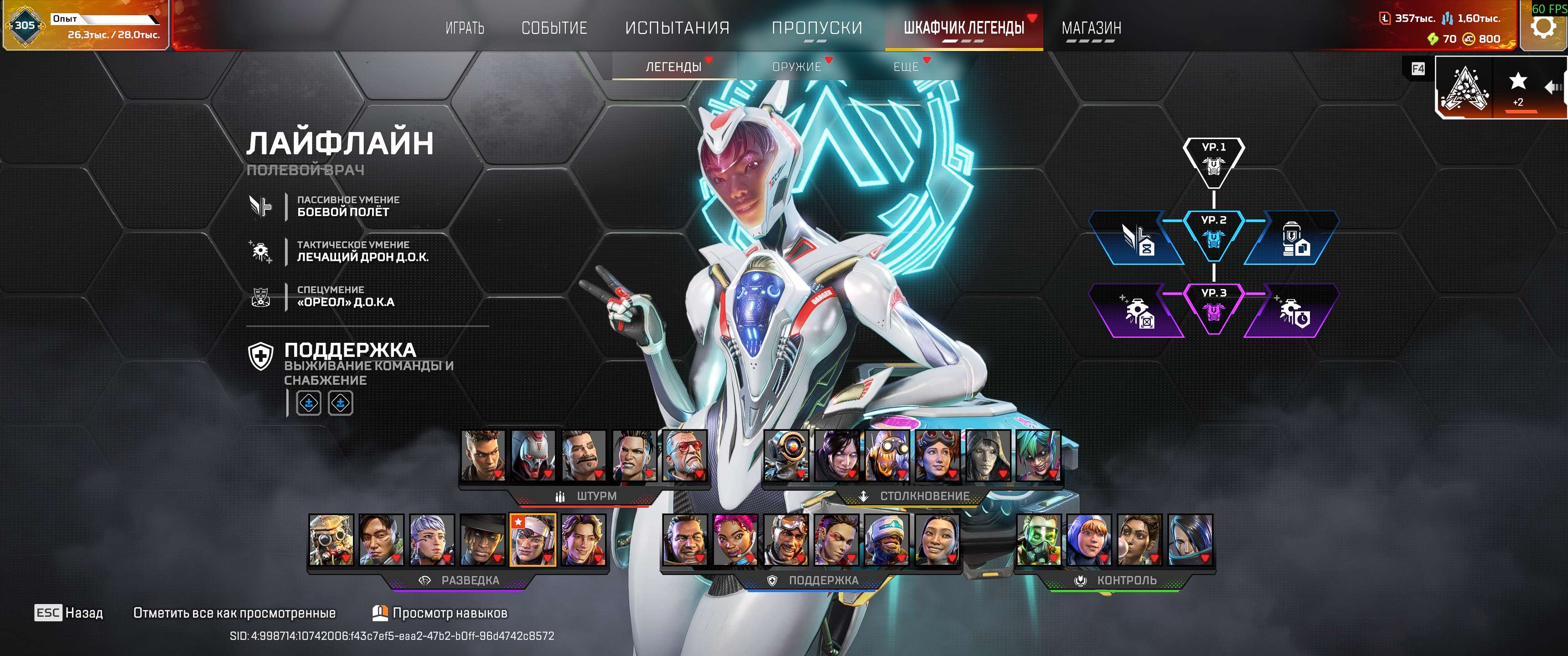1568x656 pixels.
Task: Pick the gas-mask Caustic legend portrait
Action: tap(1039, 540)
